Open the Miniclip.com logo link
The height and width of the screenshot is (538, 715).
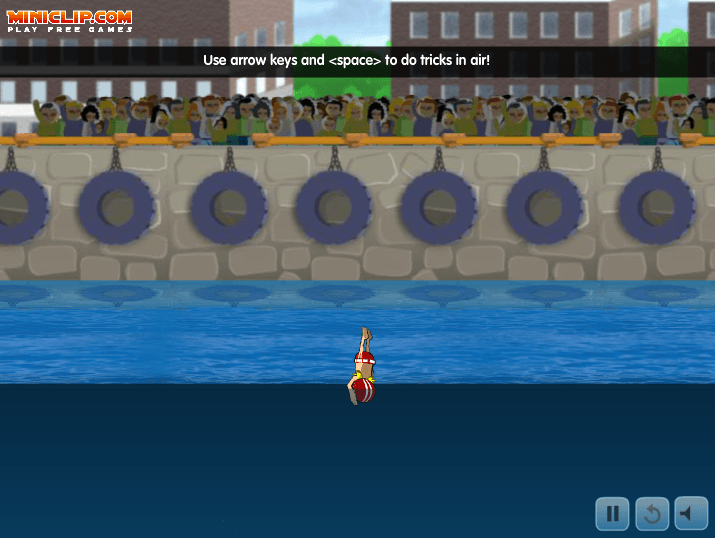[70, 20]
